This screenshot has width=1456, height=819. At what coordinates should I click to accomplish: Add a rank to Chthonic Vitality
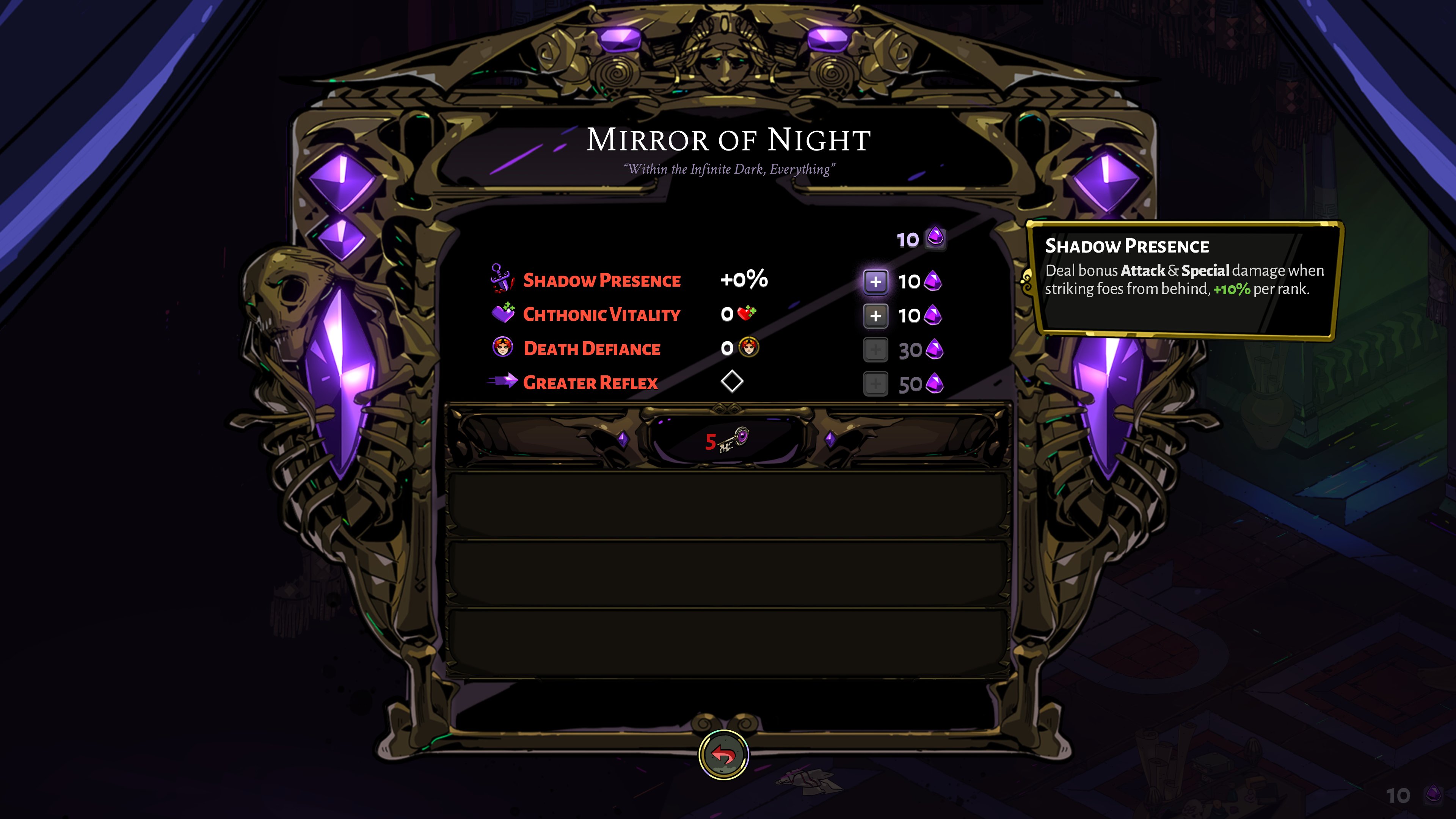point(875,315)
